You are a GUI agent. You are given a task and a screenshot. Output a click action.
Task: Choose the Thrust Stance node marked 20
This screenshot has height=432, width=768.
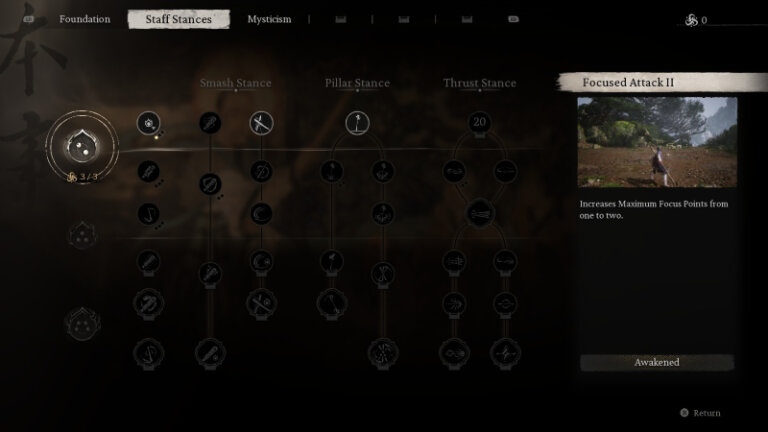tap(479, 123)
